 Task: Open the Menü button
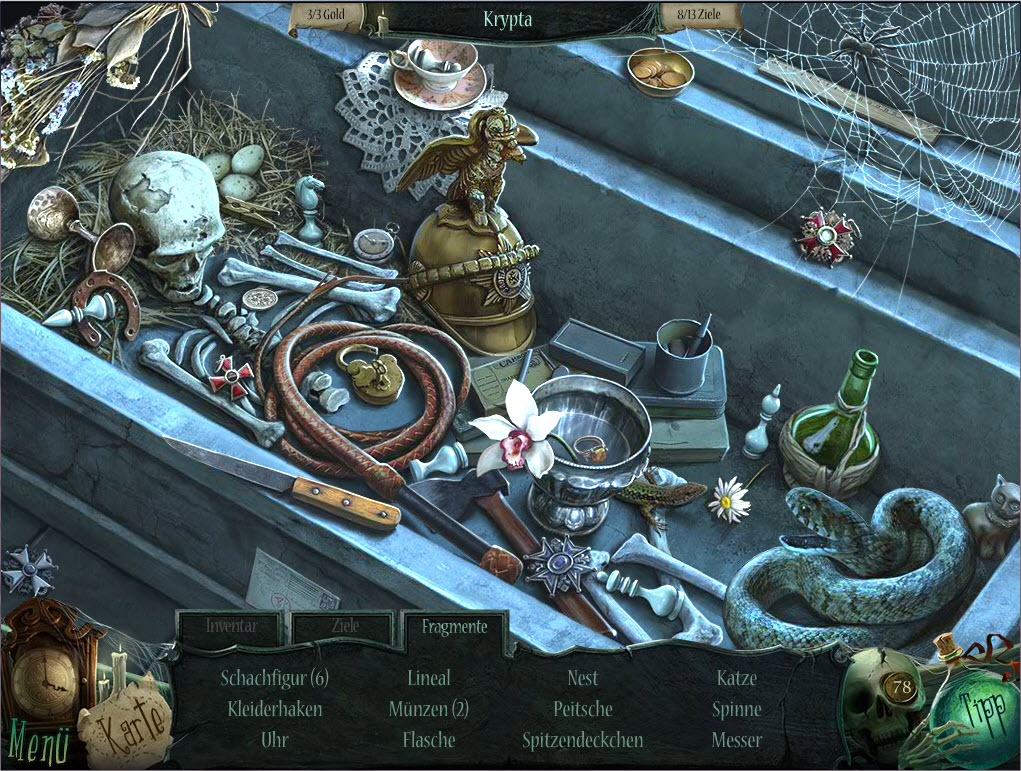coord(38,743)
